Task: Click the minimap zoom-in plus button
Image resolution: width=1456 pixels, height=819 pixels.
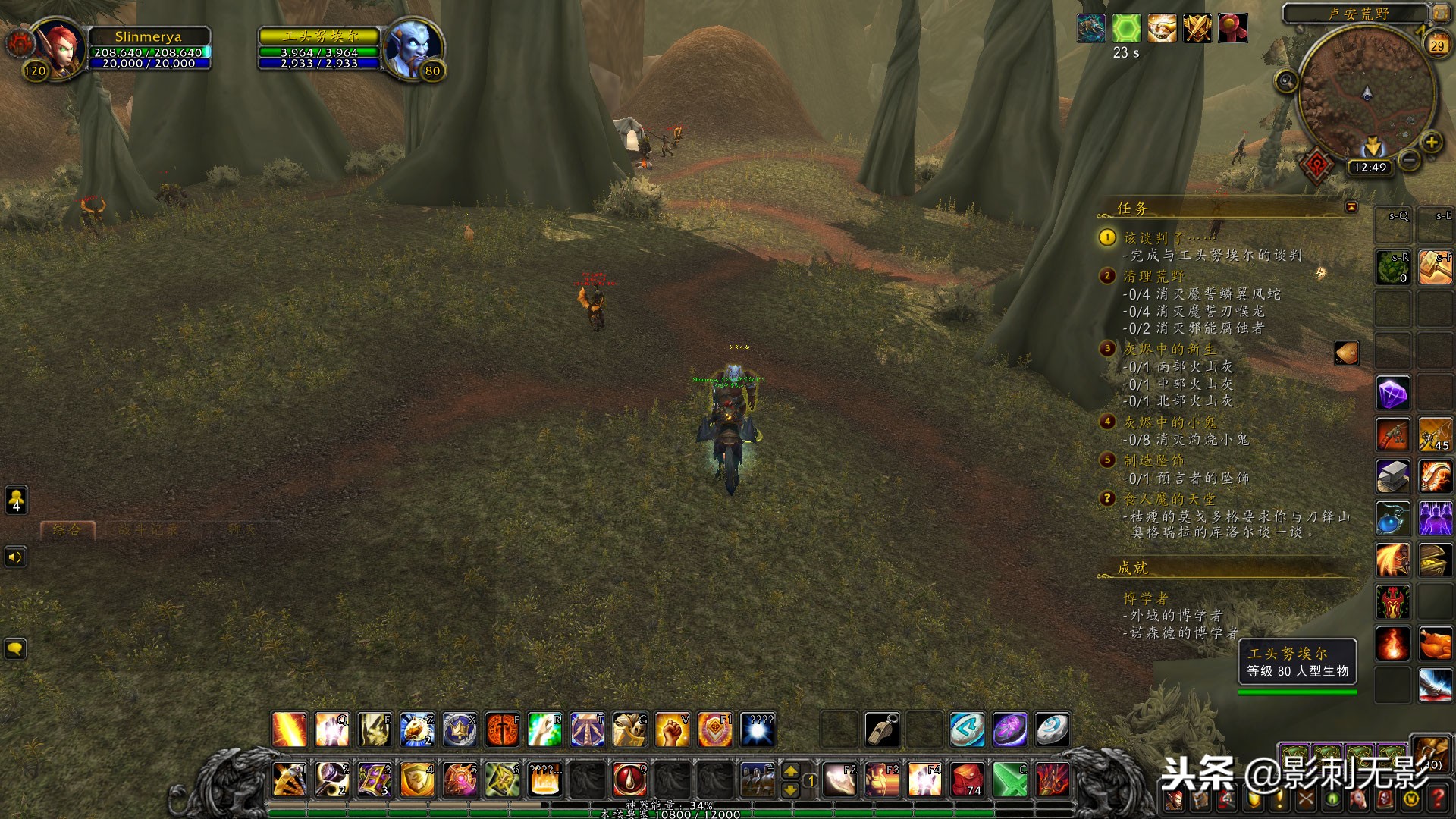Action: pyautogui.click(x=1431, y=142)
